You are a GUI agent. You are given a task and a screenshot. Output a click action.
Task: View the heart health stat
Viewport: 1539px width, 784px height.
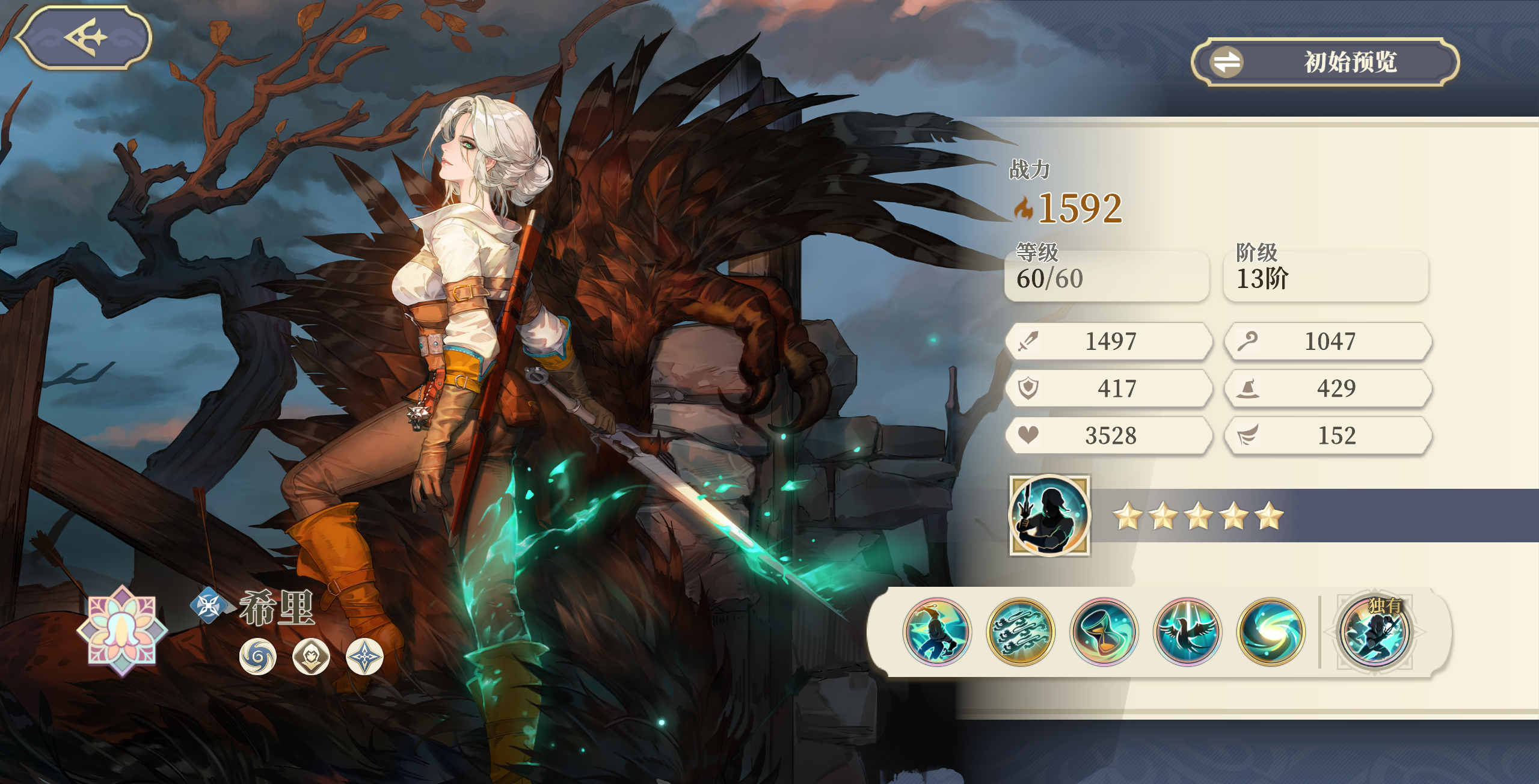pos(1108,435)
